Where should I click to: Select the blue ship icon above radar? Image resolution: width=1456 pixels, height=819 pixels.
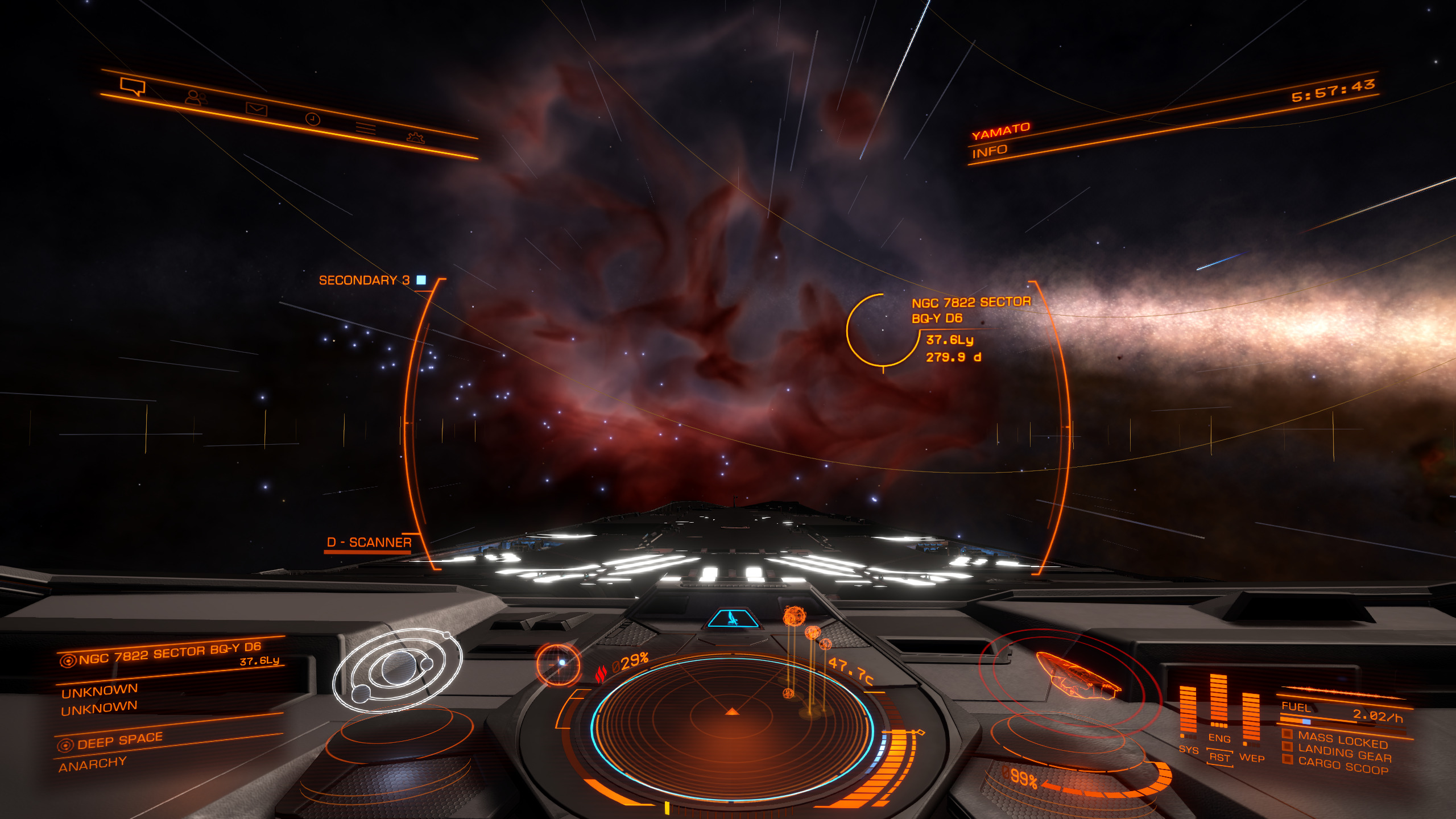(x=733, y=618)
